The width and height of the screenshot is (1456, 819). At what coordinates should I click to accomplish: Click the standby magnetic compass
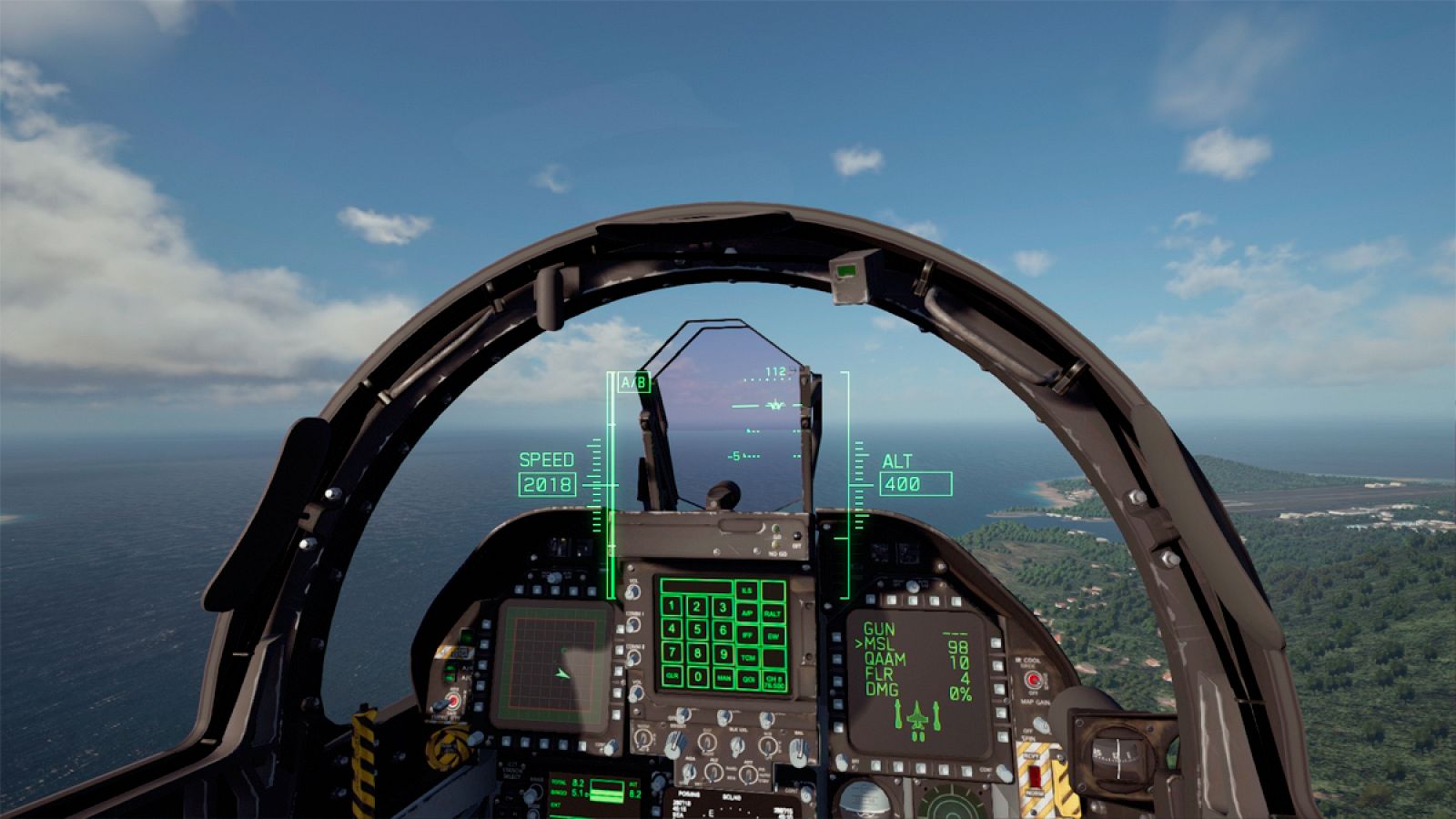coord(1117,757)
